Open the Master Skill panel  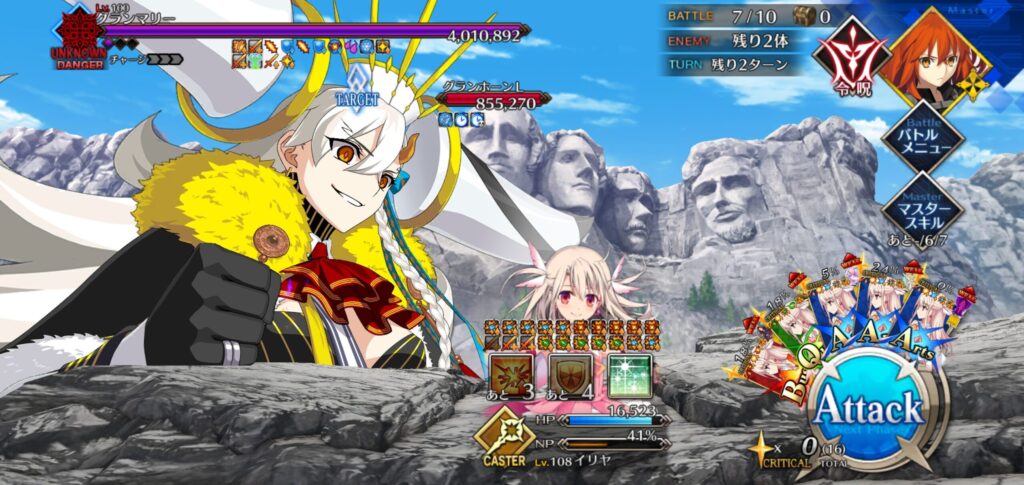pyautogui.click(x=922, y=209)
